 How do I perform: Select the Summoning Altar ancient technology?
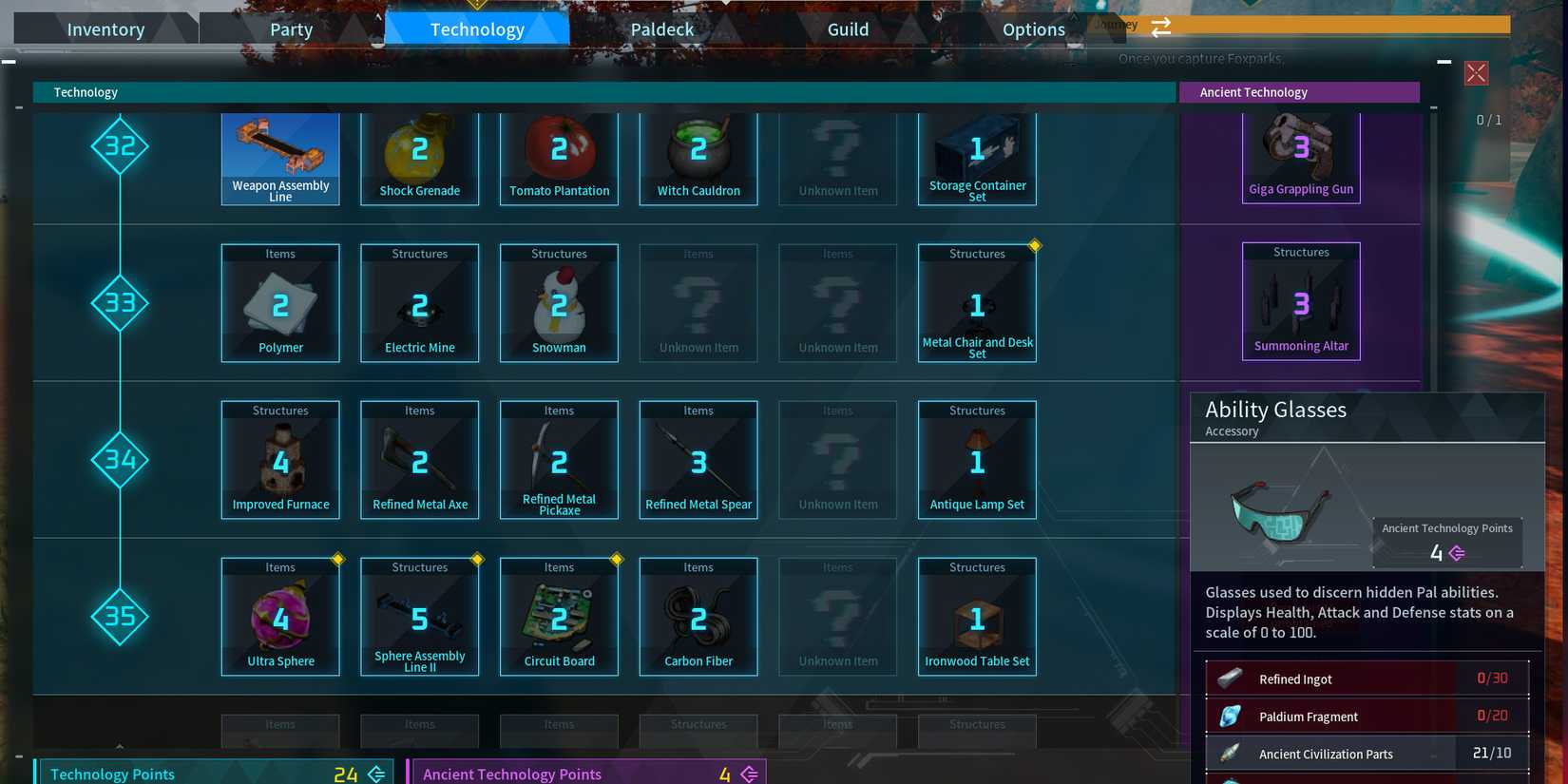1301,302
